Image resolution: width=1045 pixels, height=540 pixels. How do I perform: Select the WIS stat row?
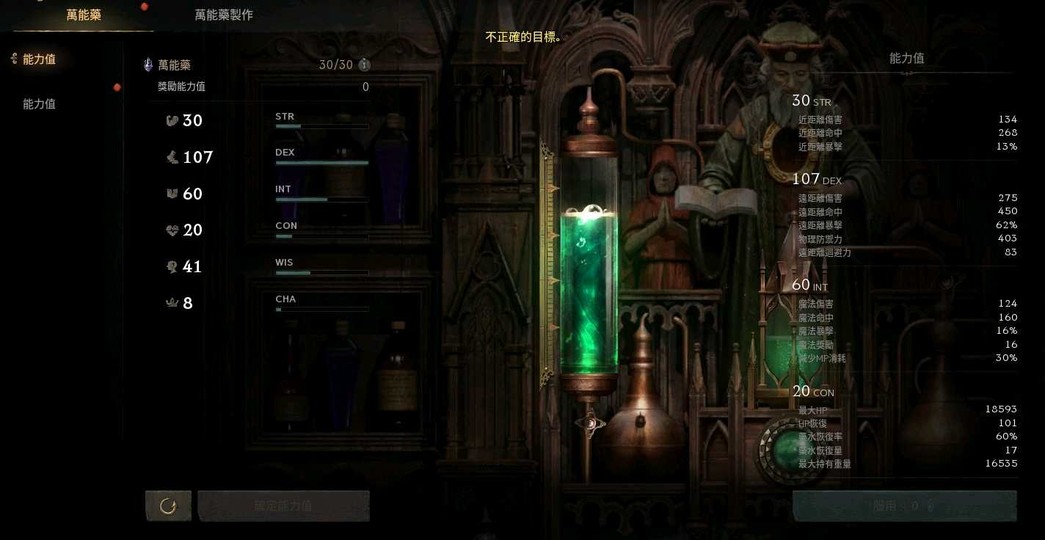coord(270,267)
